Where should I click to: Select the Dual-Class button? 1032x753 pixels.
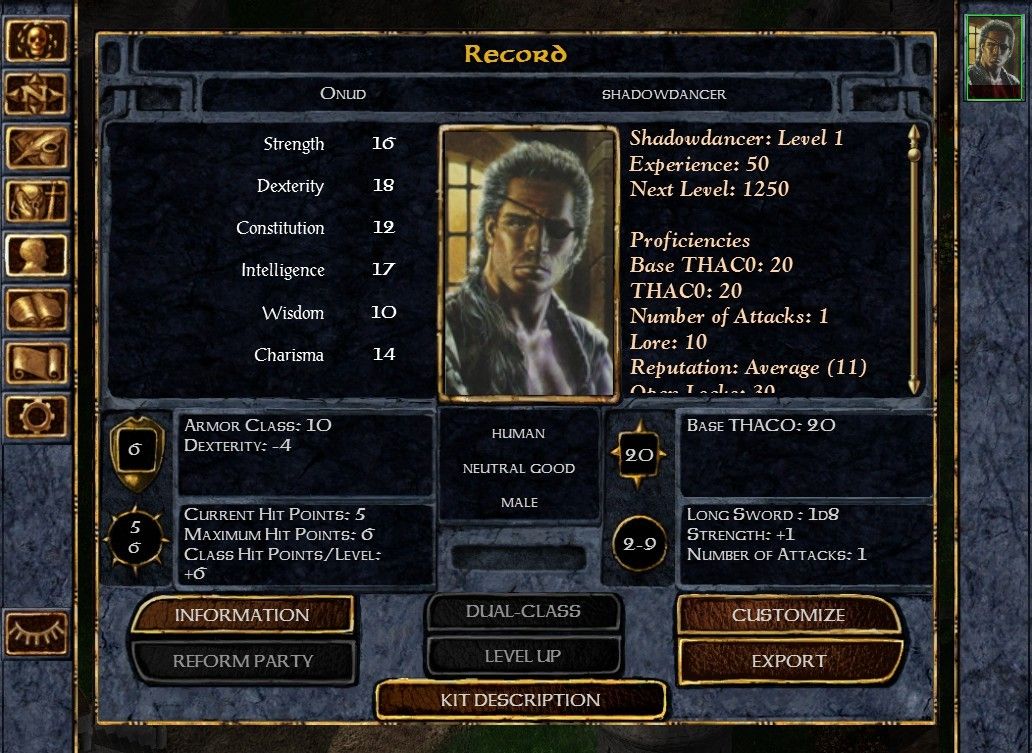tap(523, 611)
